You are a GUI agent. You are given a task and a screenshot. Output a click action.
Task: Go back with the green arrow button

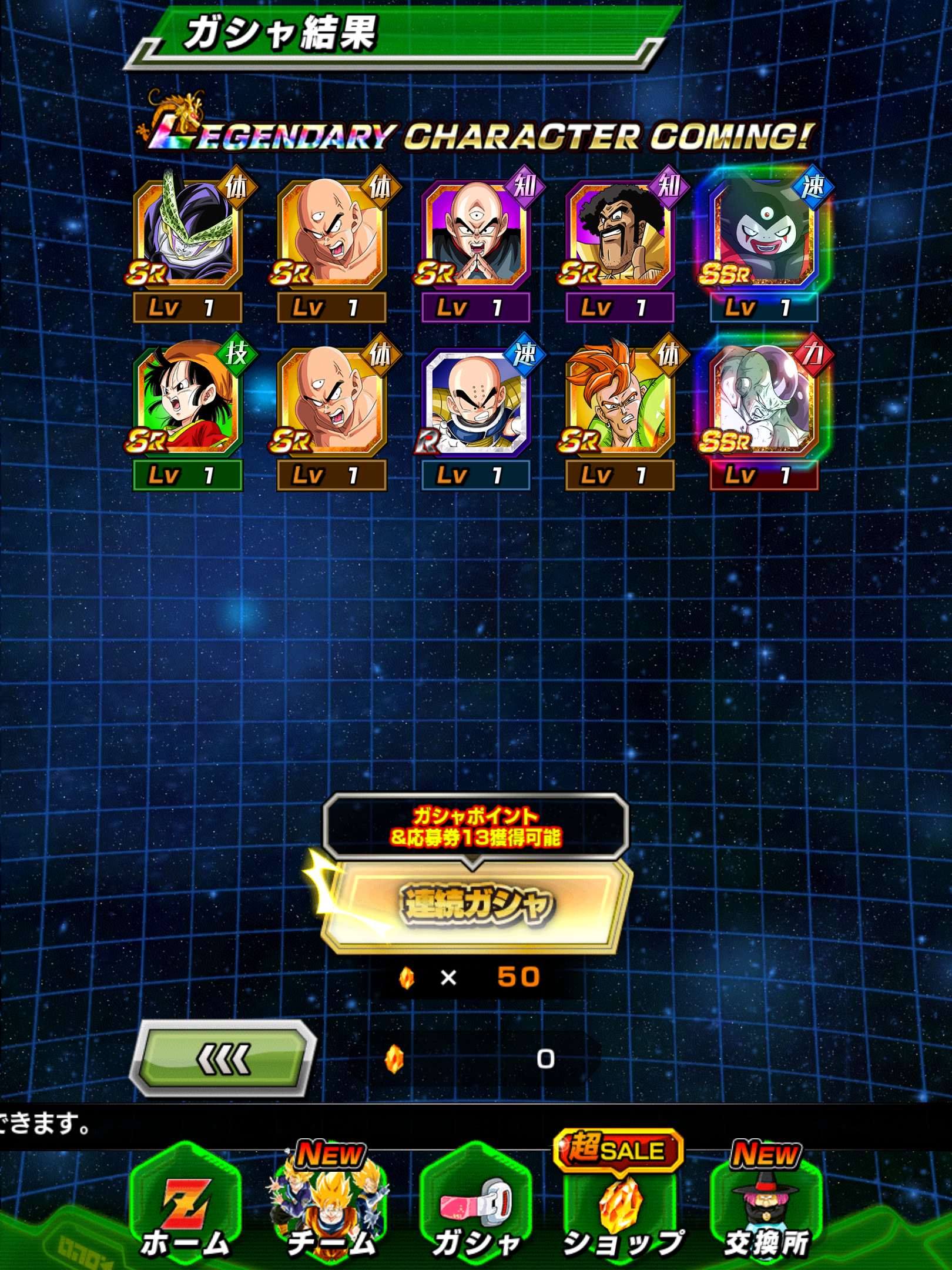coord(223,1059)
